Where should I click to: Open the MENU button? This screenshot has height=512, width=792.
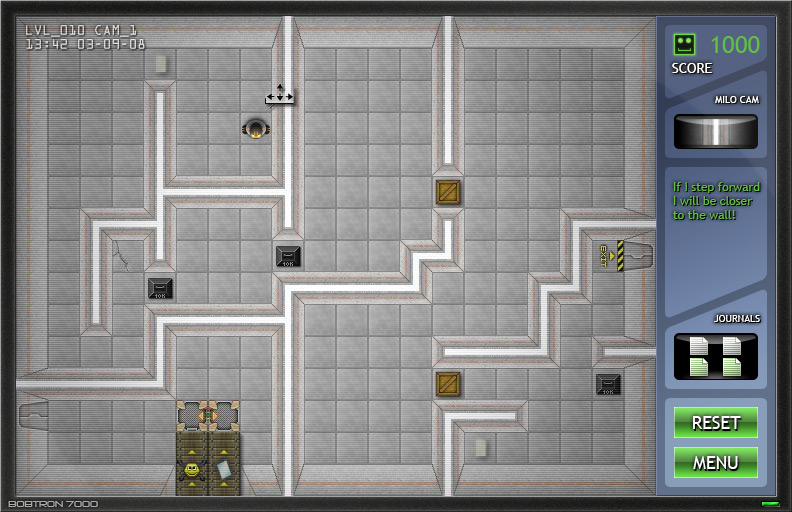pos(715,462)
